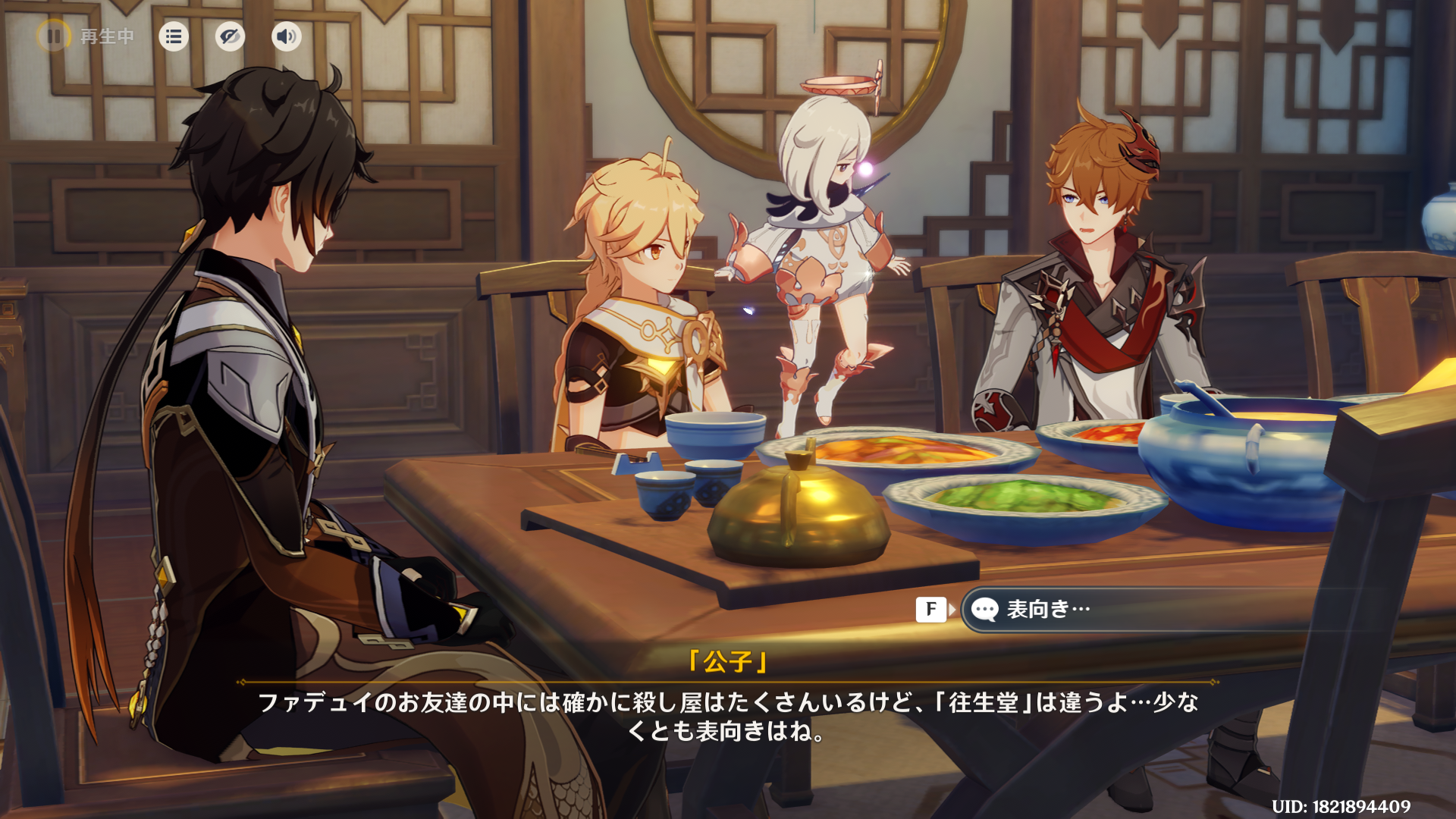Viewport: 1456px width, 819px height.
Task: Hide the dialogue interface
Action: pyautogui.click(x=230, y=36)
